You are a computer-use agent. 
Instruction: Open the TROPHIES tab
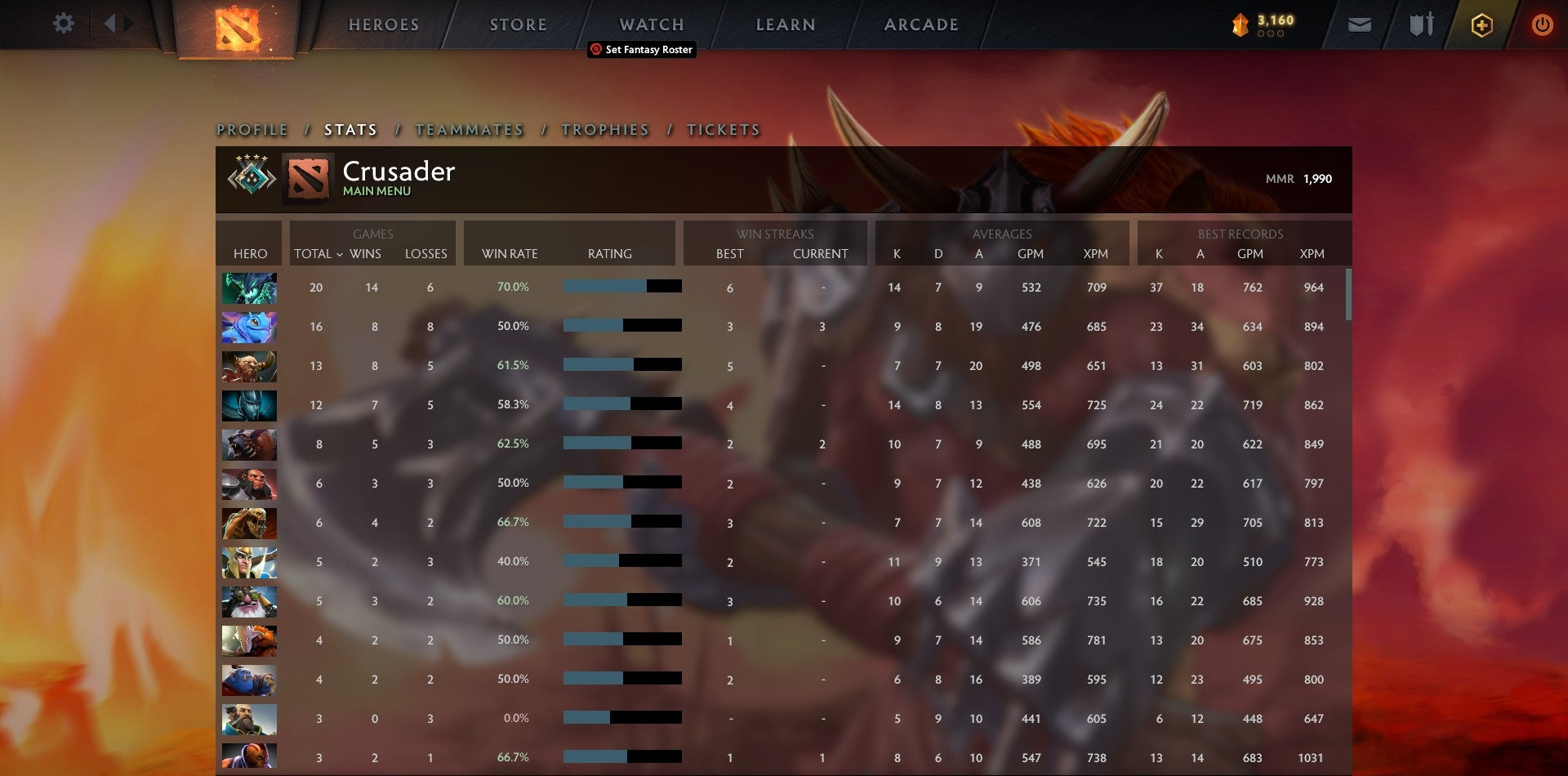click(604, 130)
